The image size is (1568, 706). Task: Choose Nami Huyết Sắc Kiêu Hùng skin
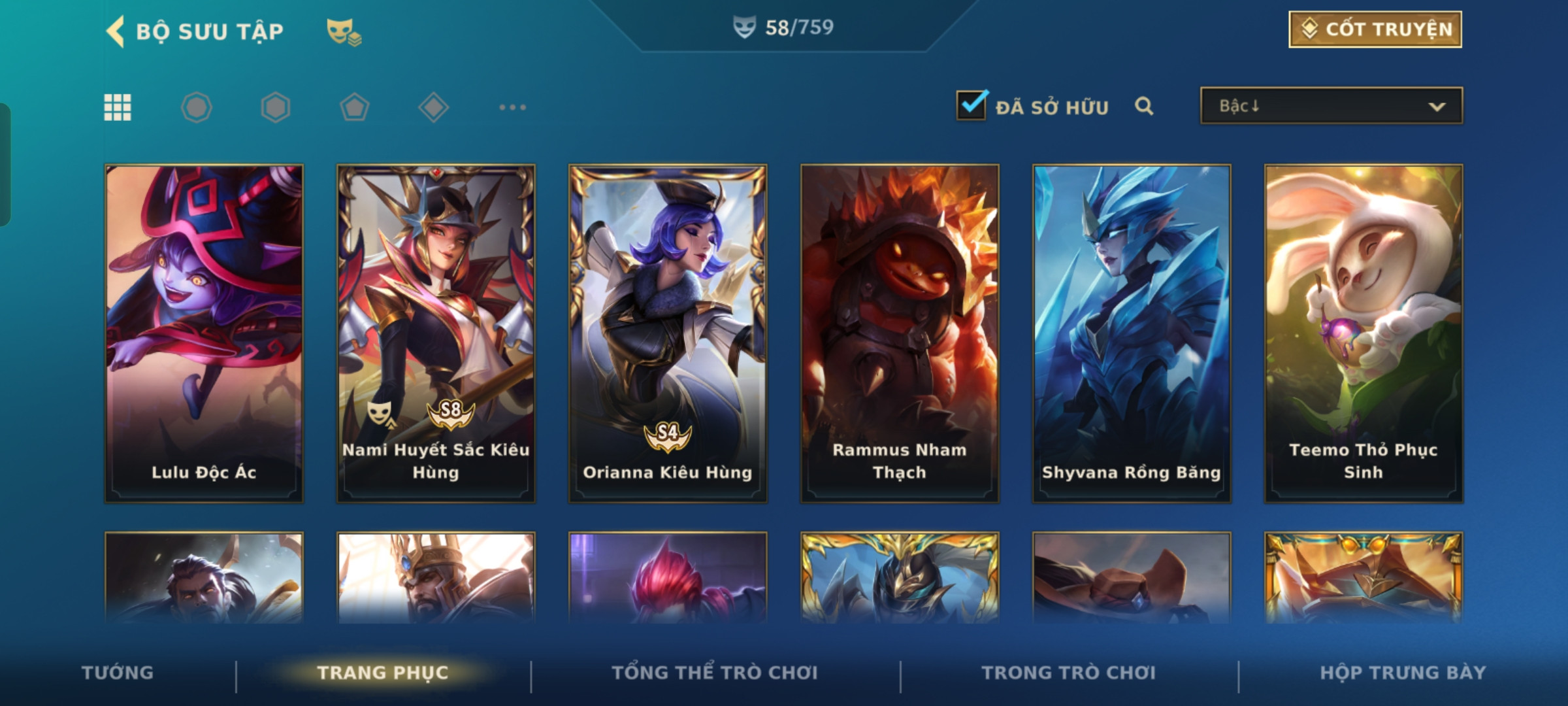(436, 333)
